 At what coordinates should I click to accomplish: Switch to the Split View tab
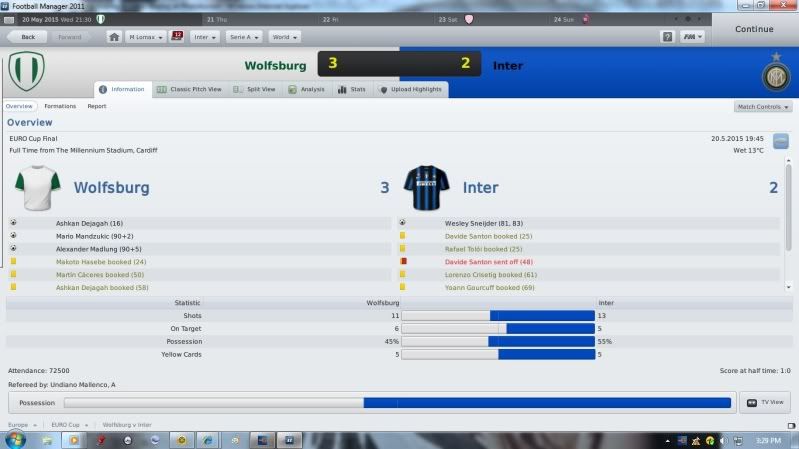pyautogui.click(x=255, y=89)
